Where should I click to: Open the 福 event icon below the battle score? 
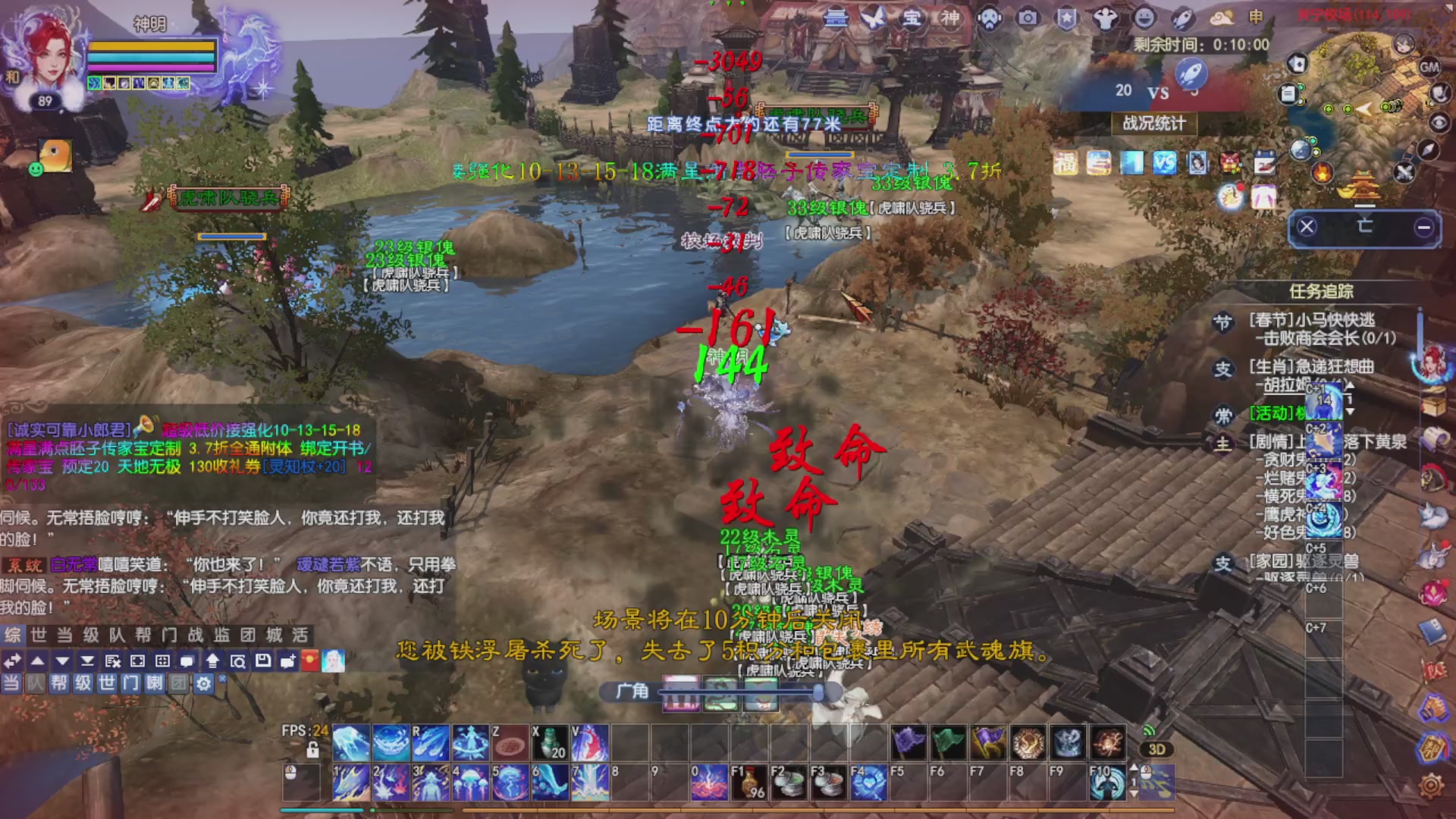(1068, 162)
